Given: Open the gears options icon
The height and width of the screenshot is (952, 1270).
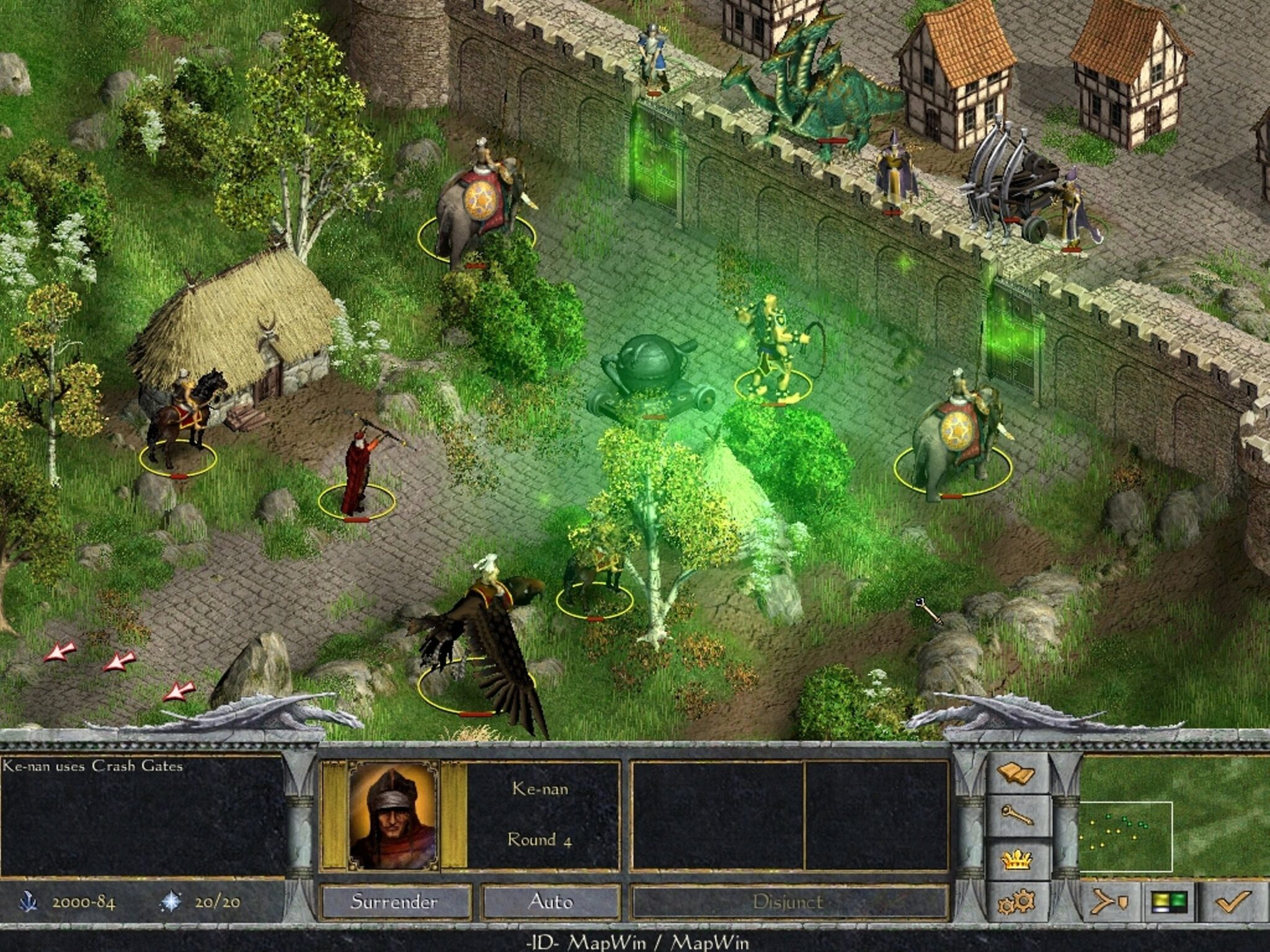Looking at the screenshot, I should tap(1016, 902).
